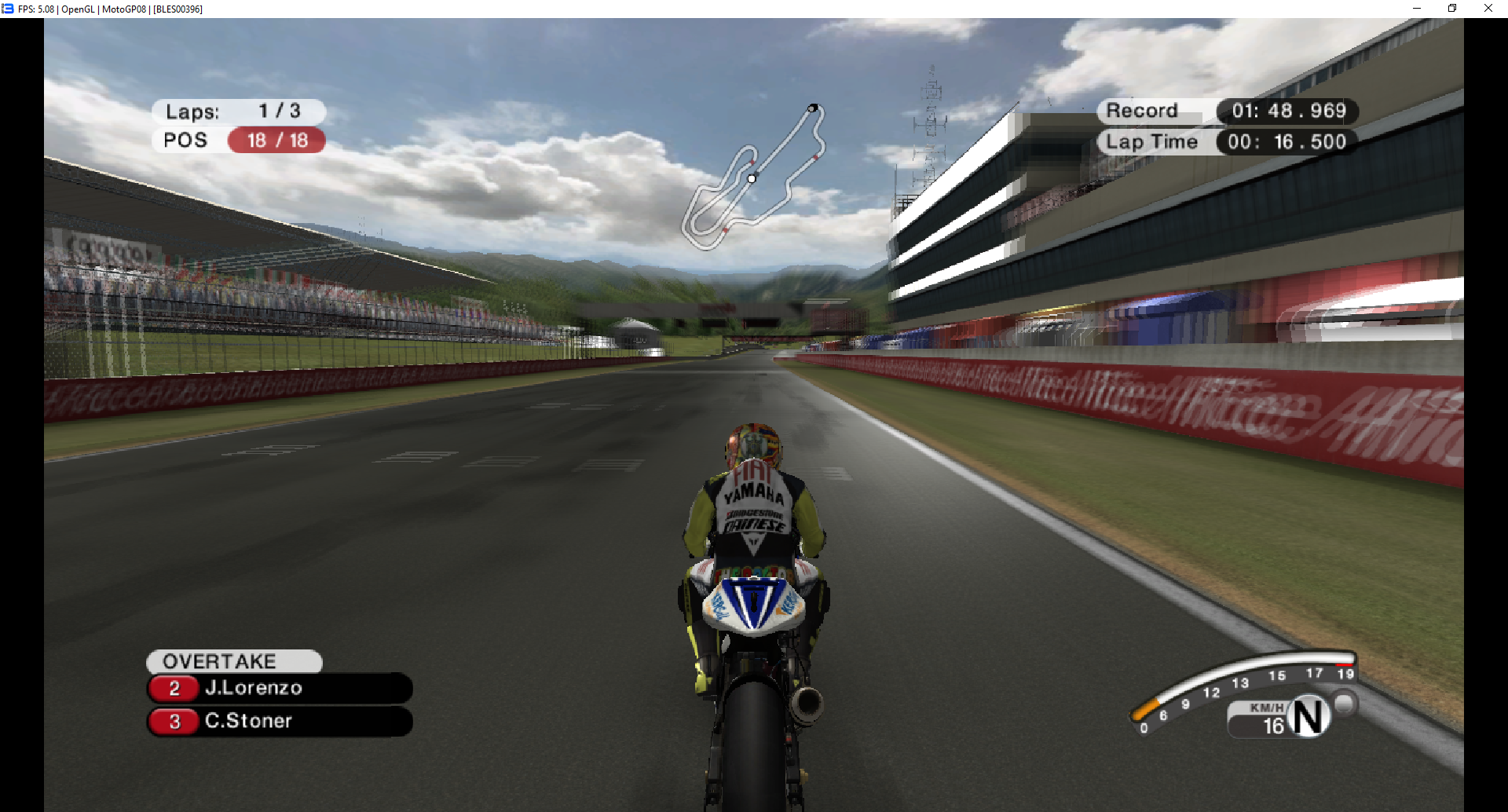Close the emulator window
This screenshot has height=812, width=1508.
(1488, 9)
